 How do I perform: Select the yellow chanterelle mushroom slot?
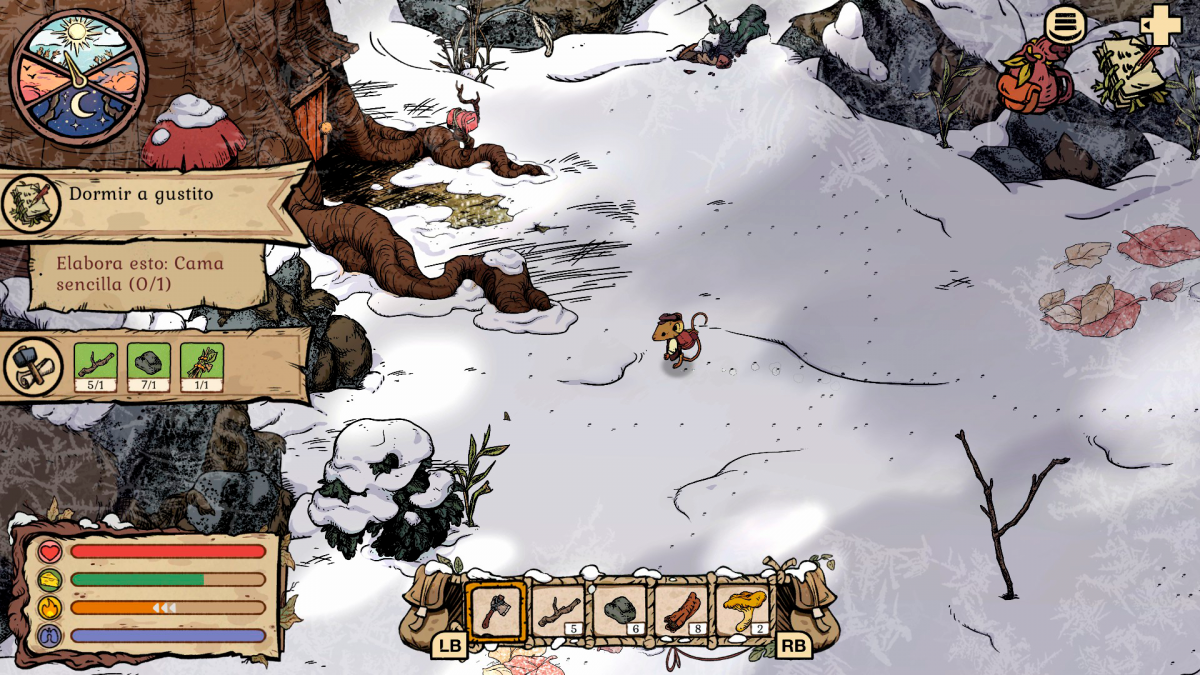click(x=744, y=610)
